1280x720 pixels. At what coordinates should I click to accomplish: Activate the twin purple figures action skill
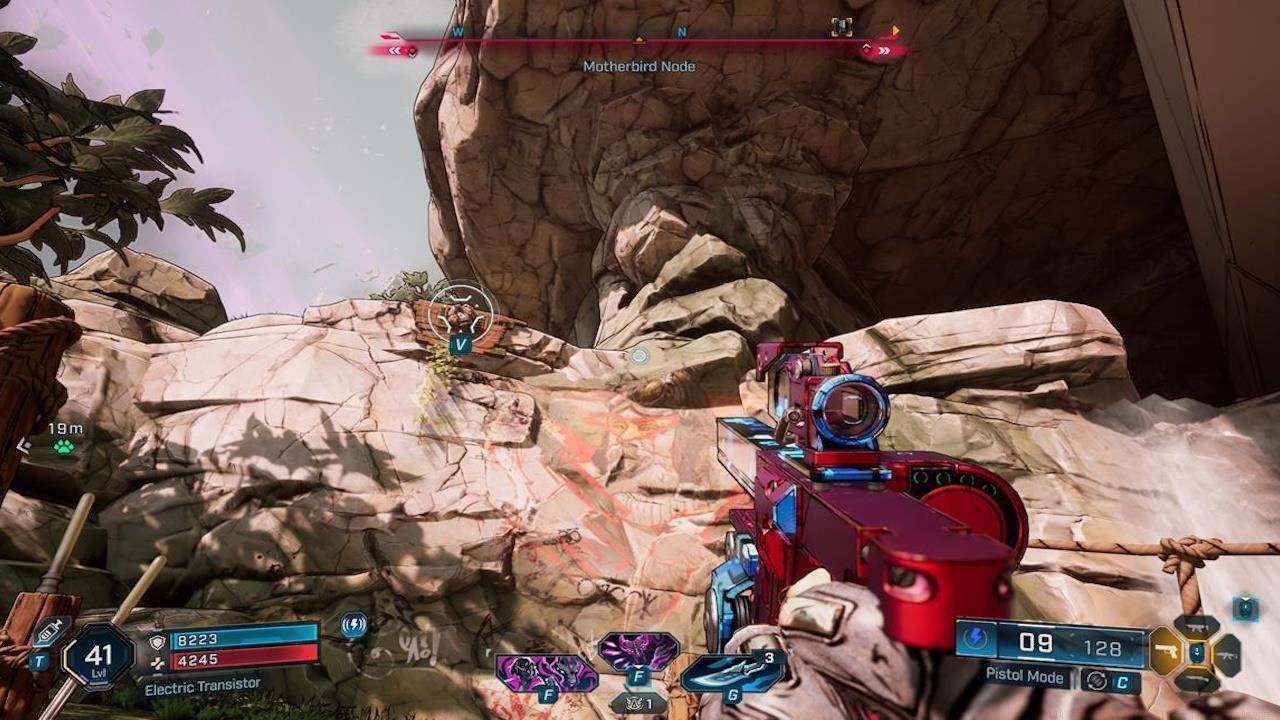[547, 672]
